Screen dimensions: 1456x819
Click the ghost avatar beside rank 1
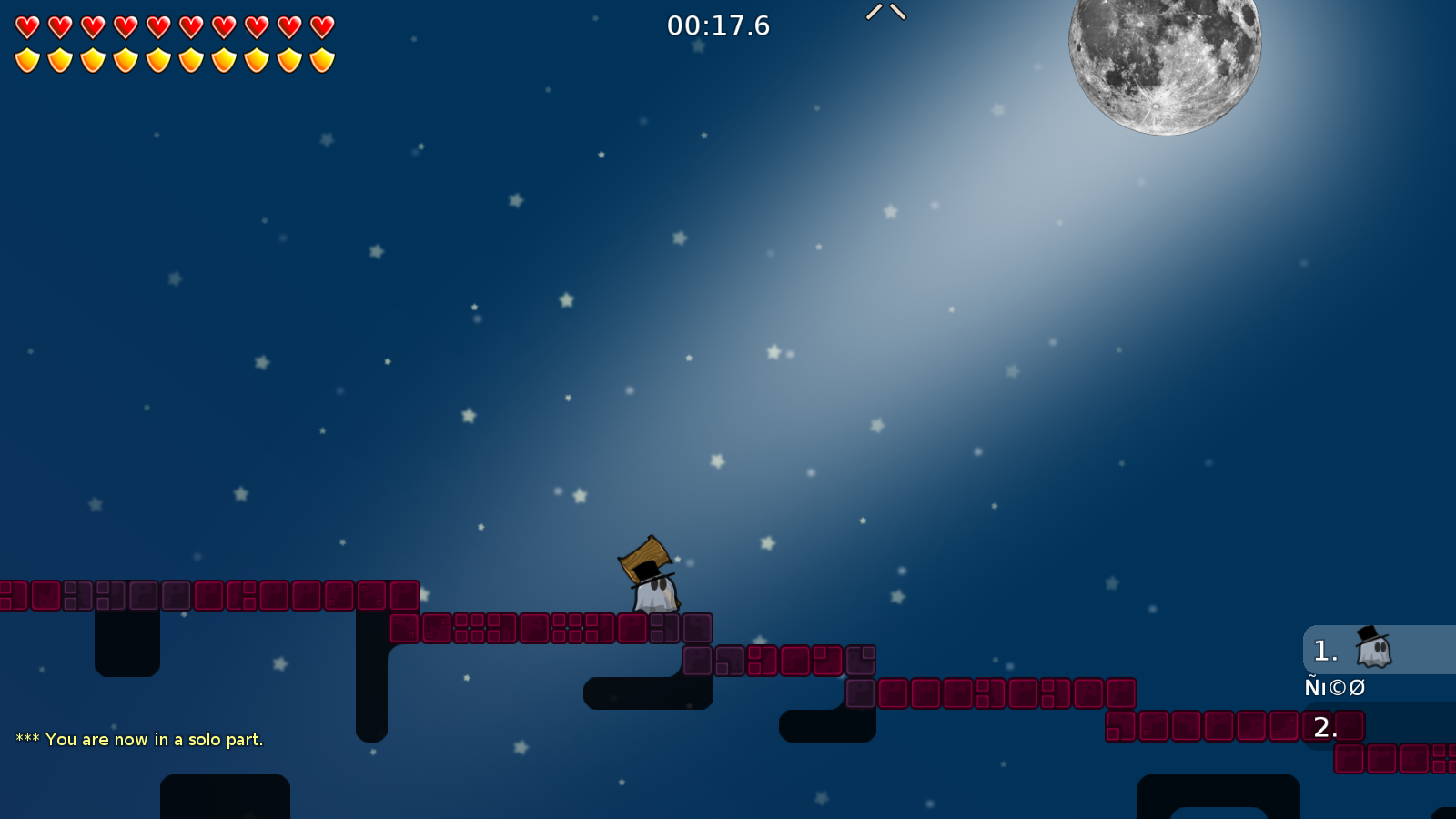click(x=1372, y=649)
